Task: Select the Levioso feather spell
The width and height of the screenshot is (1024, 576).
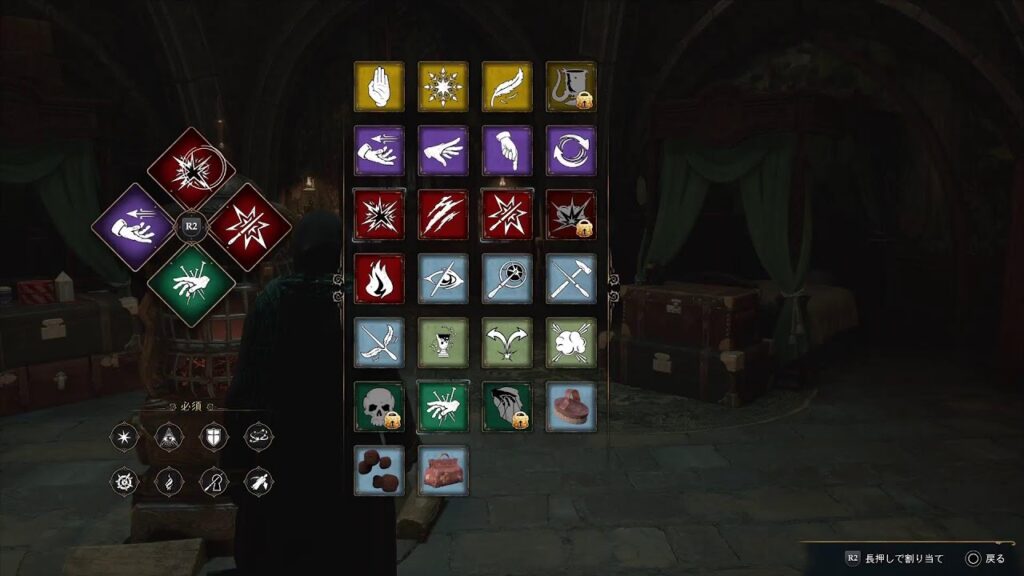Action: coord(507,87)
